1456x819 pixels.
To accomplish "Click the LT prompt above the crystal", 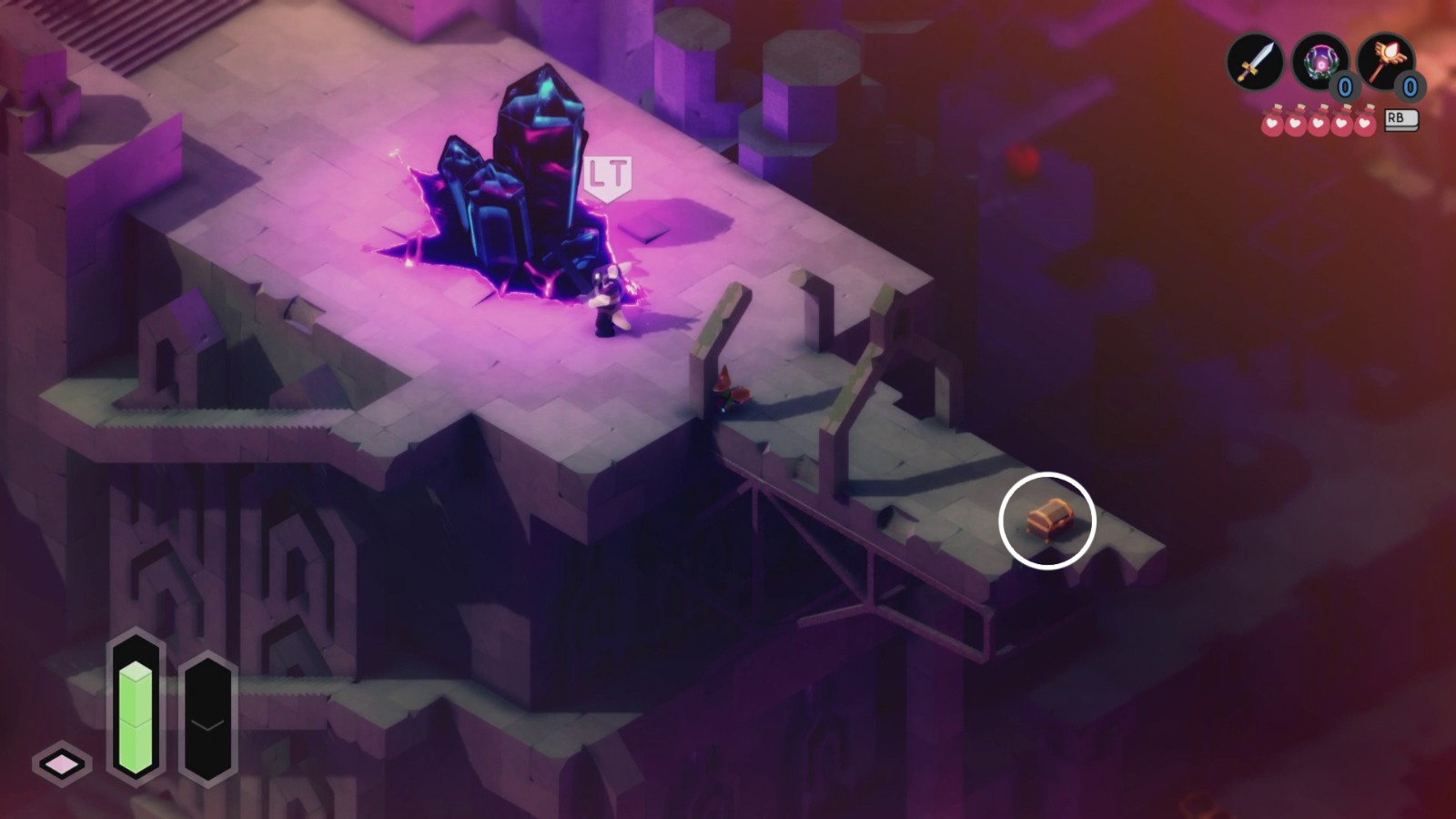I will (608, 175).
